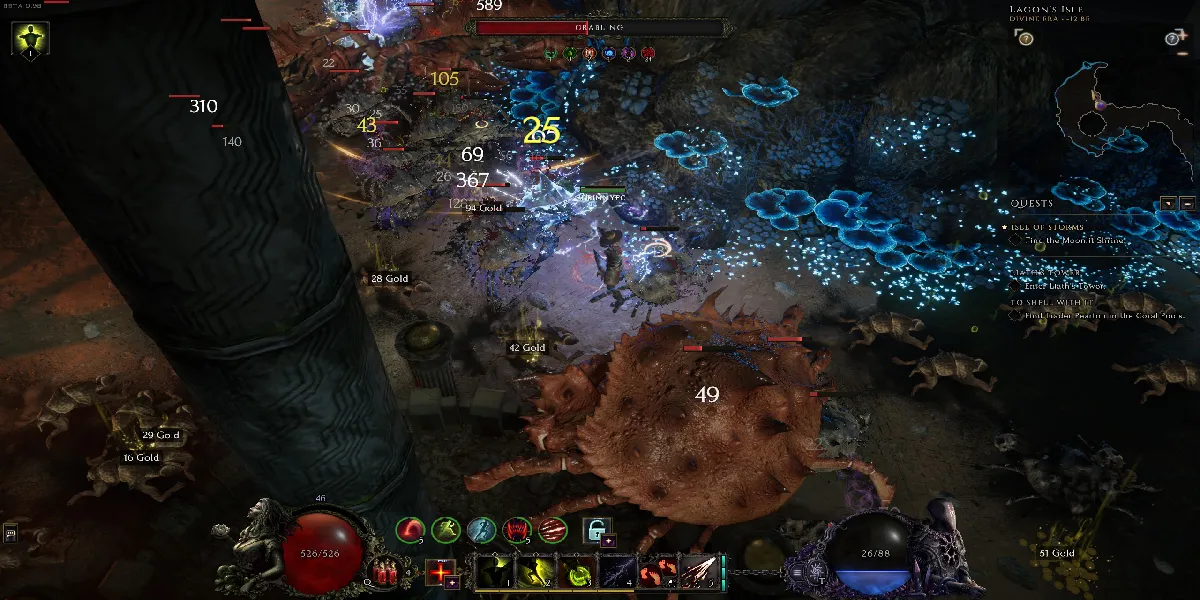Image resolution: width=1200 pixels, height=600 pixels.
Task: Trigger the white streak skill on the bar
Action: [698, 573]
